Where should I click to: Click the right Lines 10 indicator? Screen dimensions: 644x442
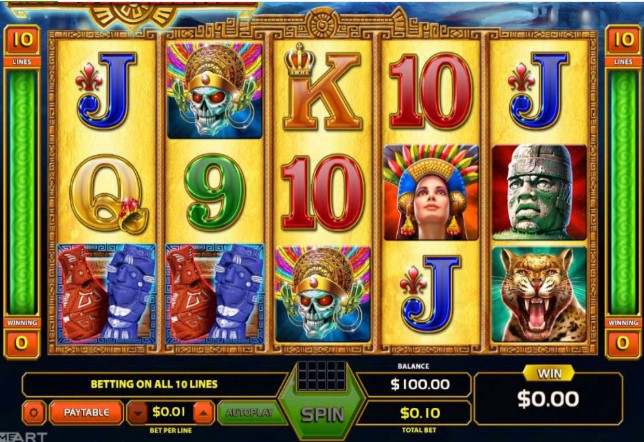621,41
